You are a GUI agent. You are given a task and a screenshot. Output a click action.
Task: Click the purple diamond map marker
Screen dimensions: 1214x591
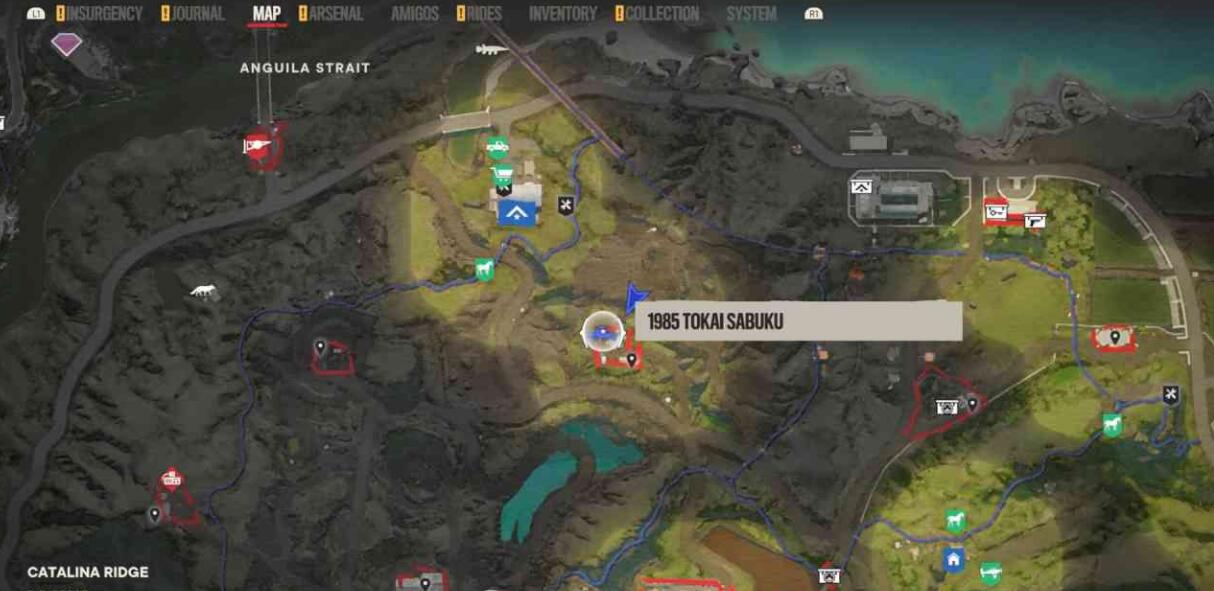(x=66, y=43)
